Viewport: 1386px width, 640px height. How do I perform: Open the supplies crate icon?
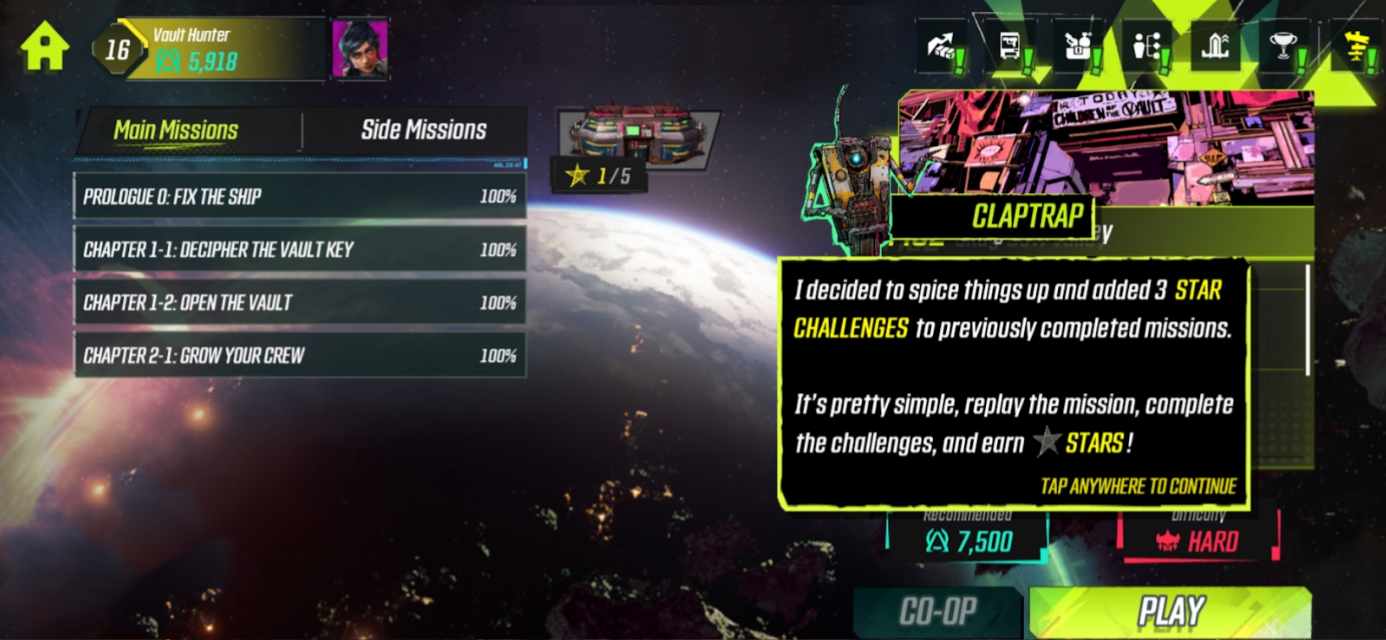click(1078, 47)
